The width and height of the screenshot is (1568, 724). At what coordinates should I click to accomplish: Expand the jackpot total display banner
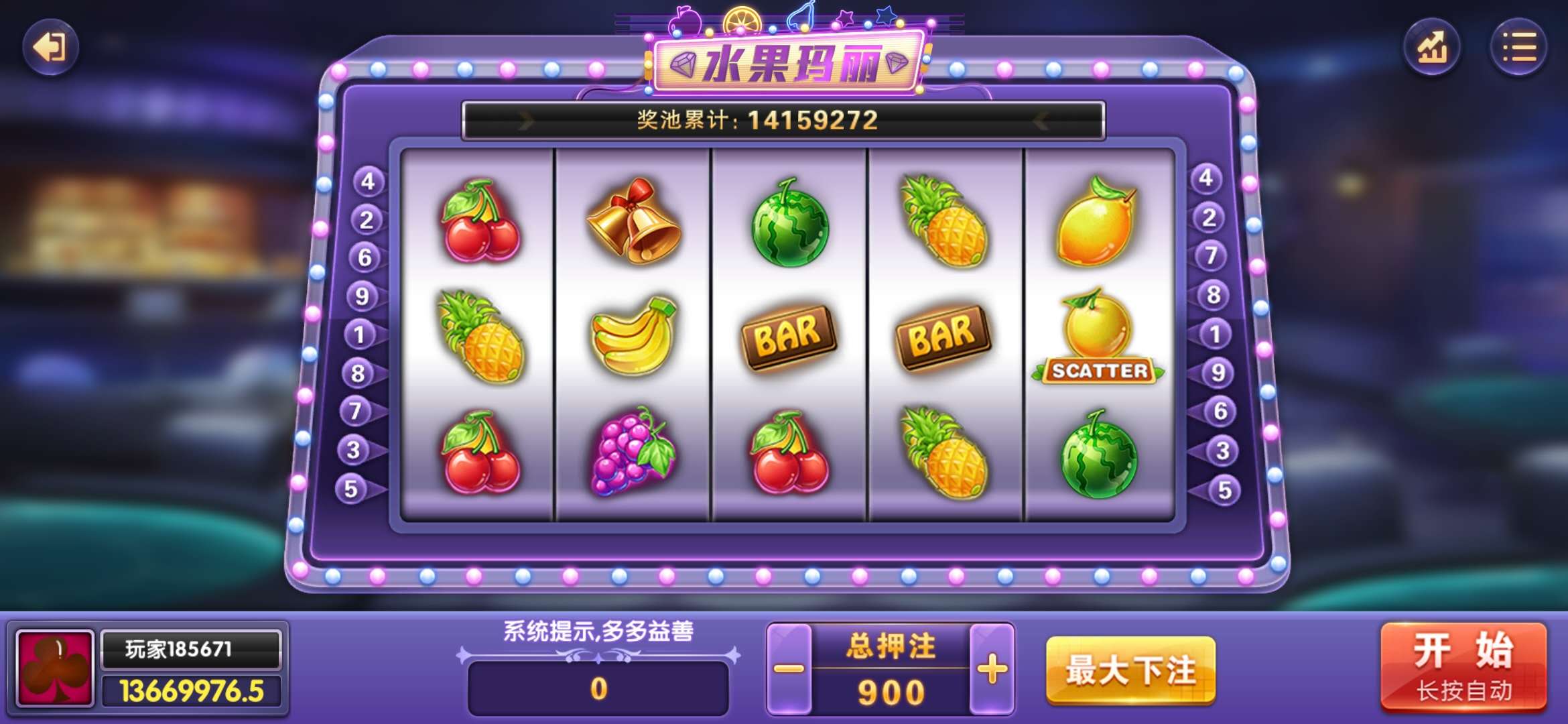(783, 121)
